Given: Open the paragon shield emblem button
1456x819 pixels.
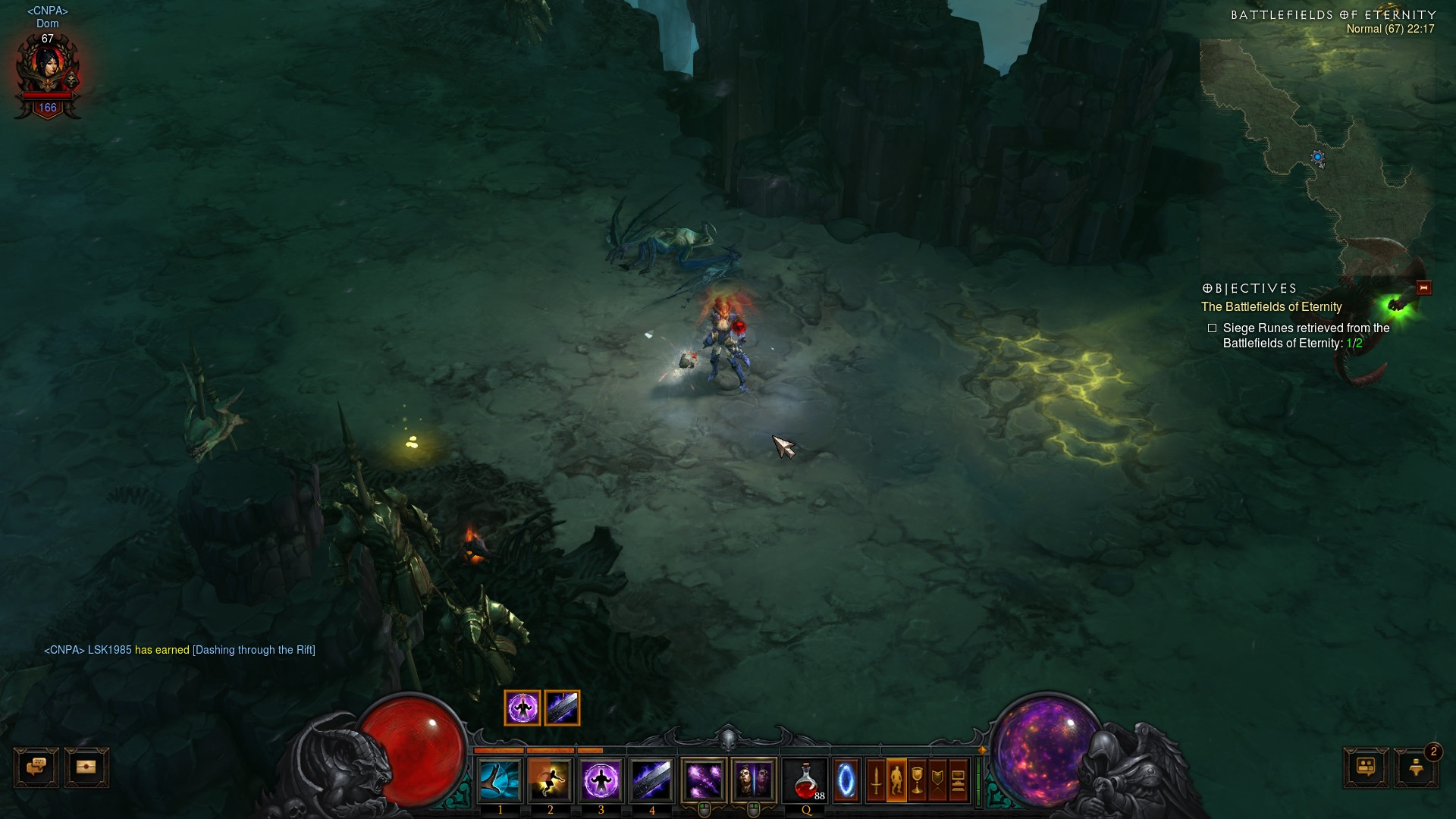Looking at the screenshot, I should [x=937, y=780].
